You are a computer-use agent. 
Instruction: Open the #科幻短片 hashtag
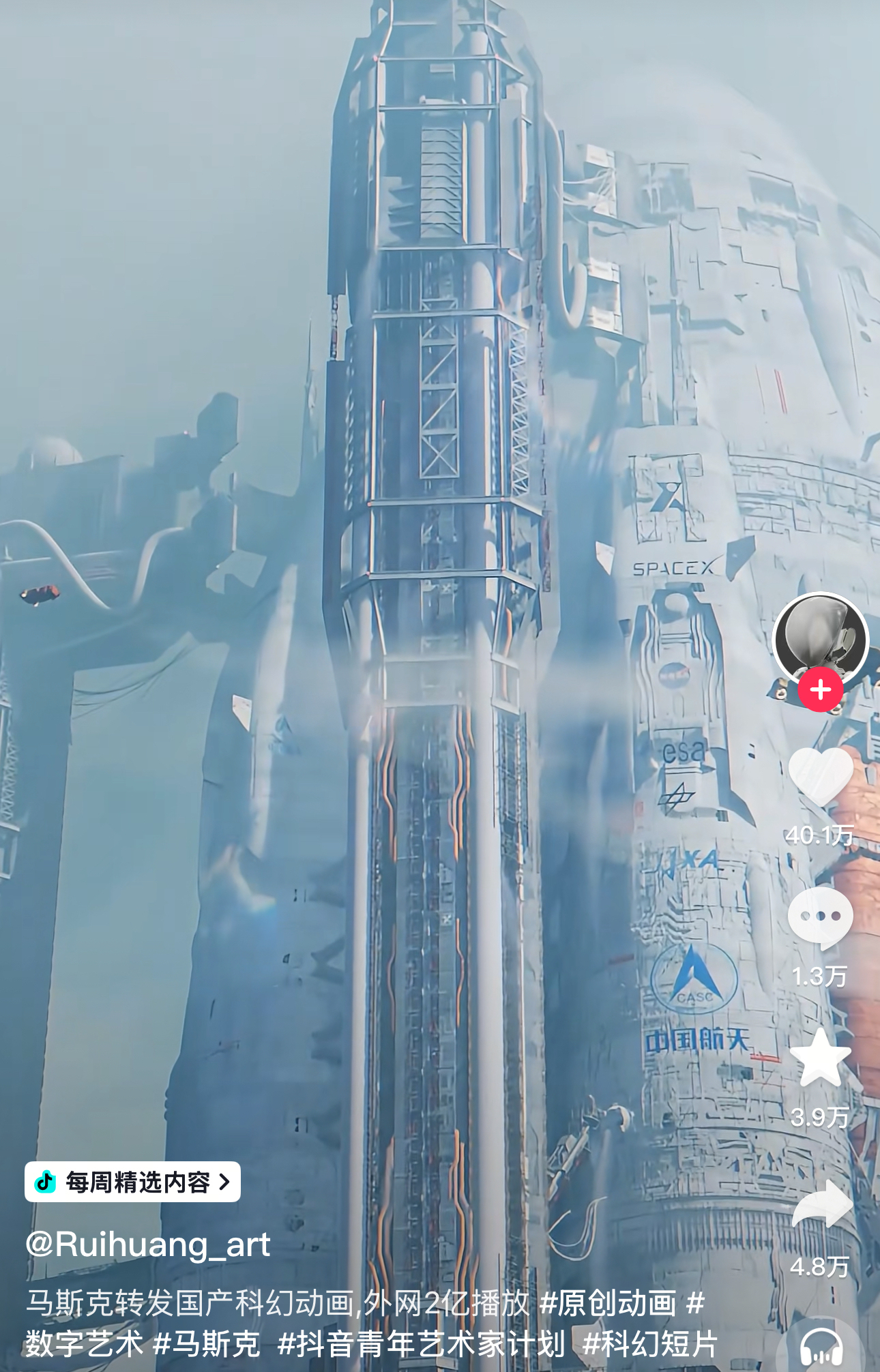650,1344
